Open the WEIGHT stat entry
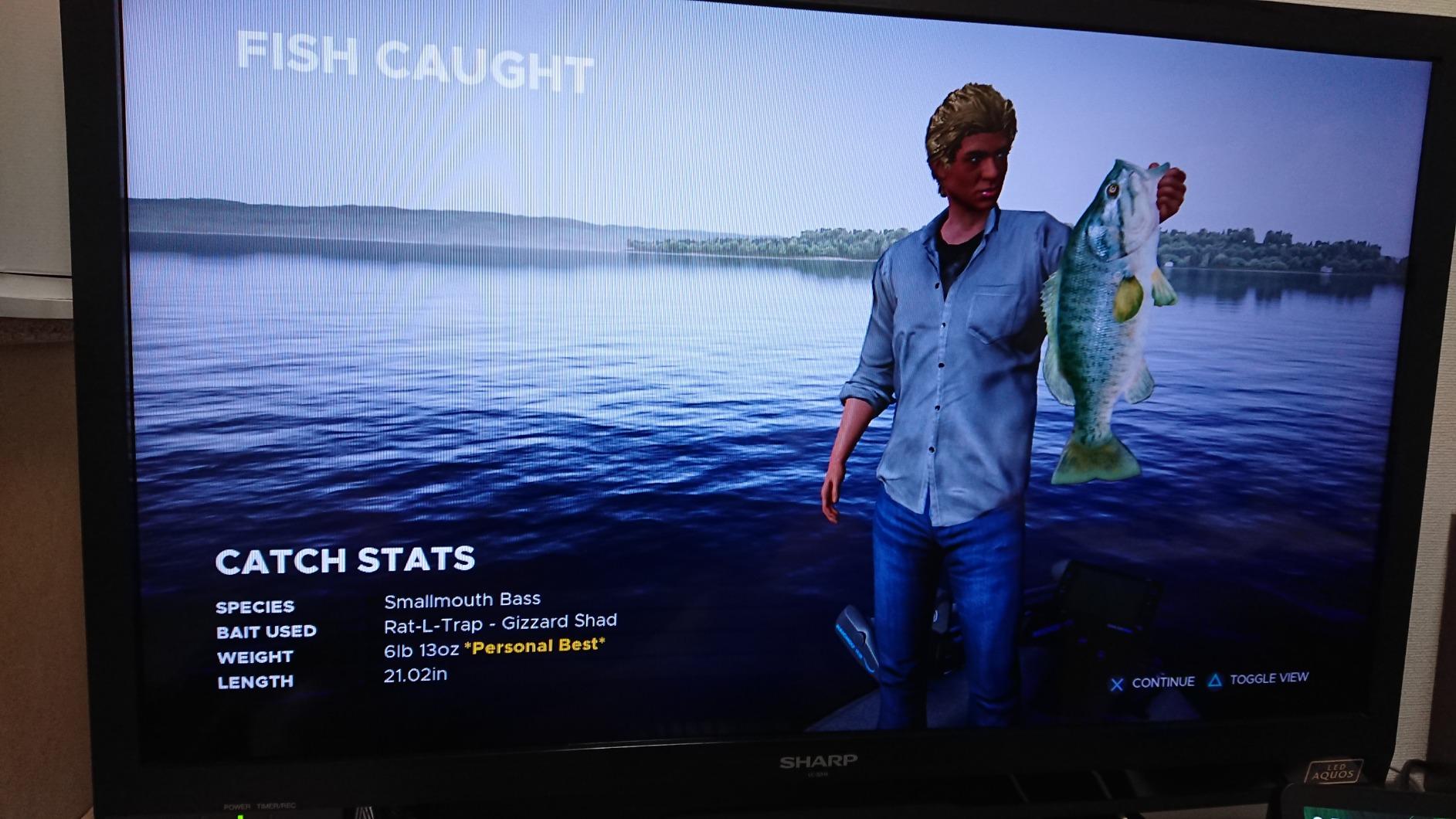The height and width of the screenshot is (819, 1456). pyautogui.click(x=254, y=657)
